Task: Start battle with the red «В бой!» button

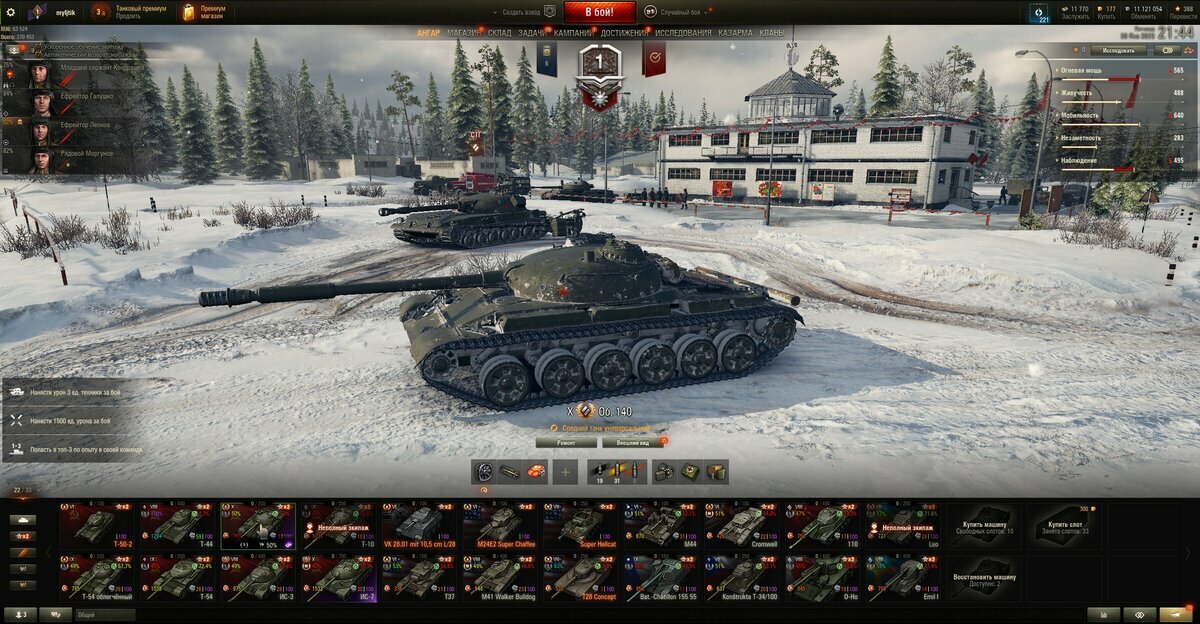Action: coord(599,12)
